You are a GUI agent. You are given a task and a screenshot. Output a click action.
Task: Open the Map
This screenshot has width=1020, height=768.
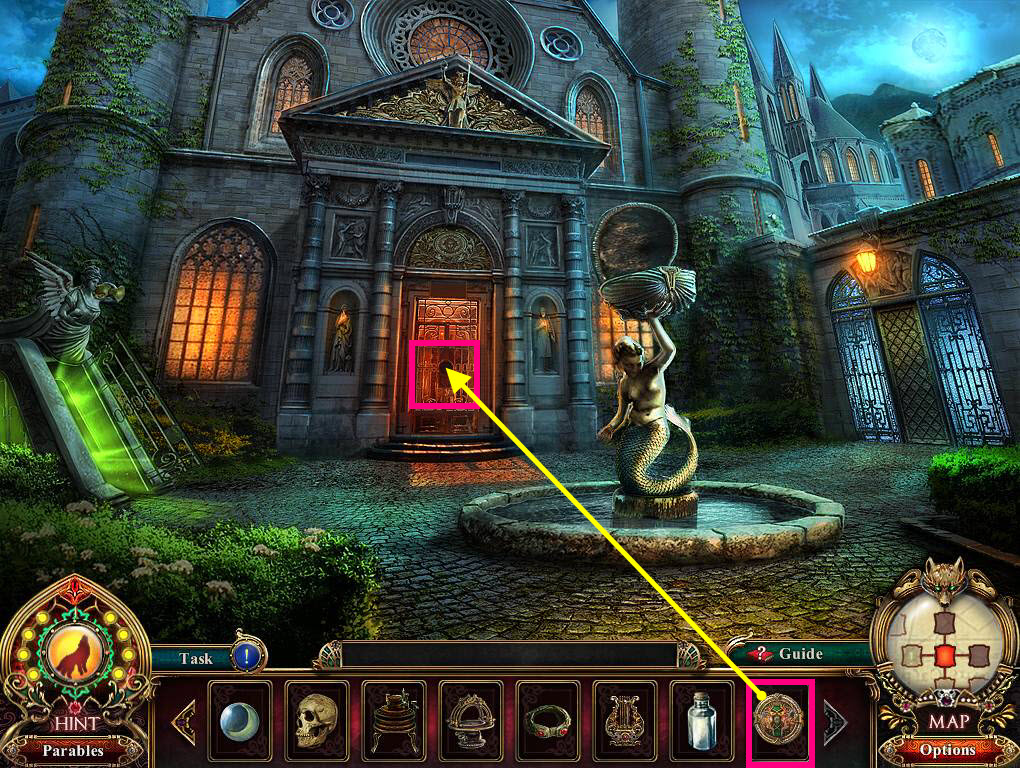(948, 720)
